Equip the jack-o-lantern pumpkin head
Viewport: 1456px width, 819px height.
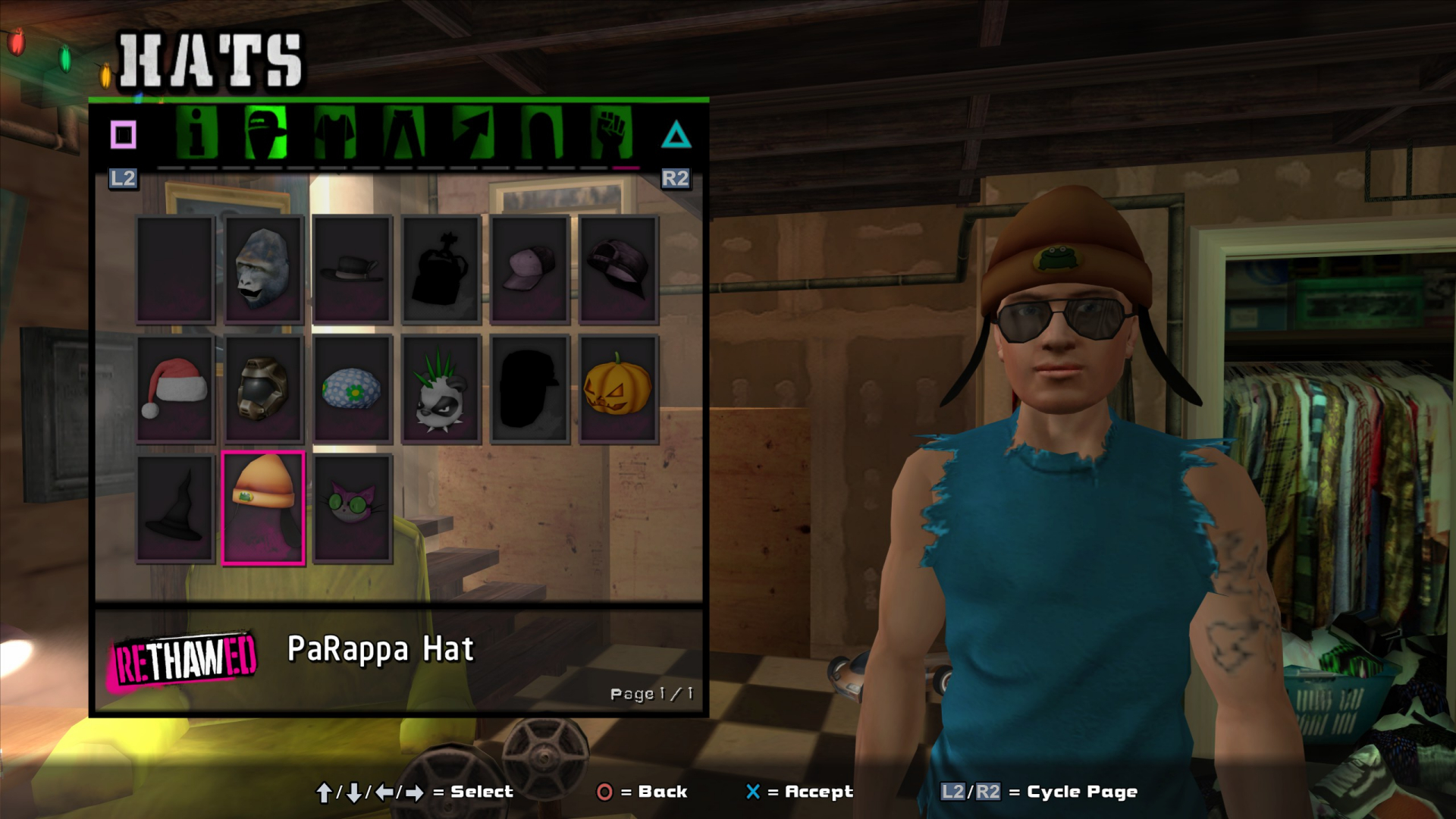click(618, 389)
